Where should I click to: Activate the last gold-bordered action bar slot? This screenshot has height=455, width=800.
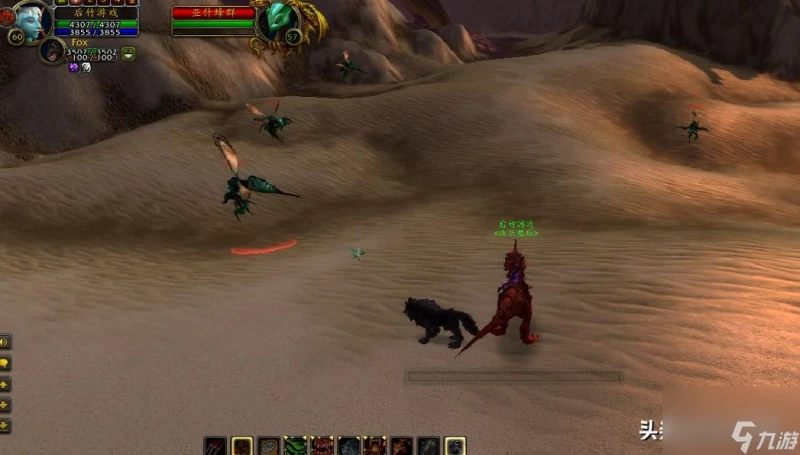tap(455, 446)
